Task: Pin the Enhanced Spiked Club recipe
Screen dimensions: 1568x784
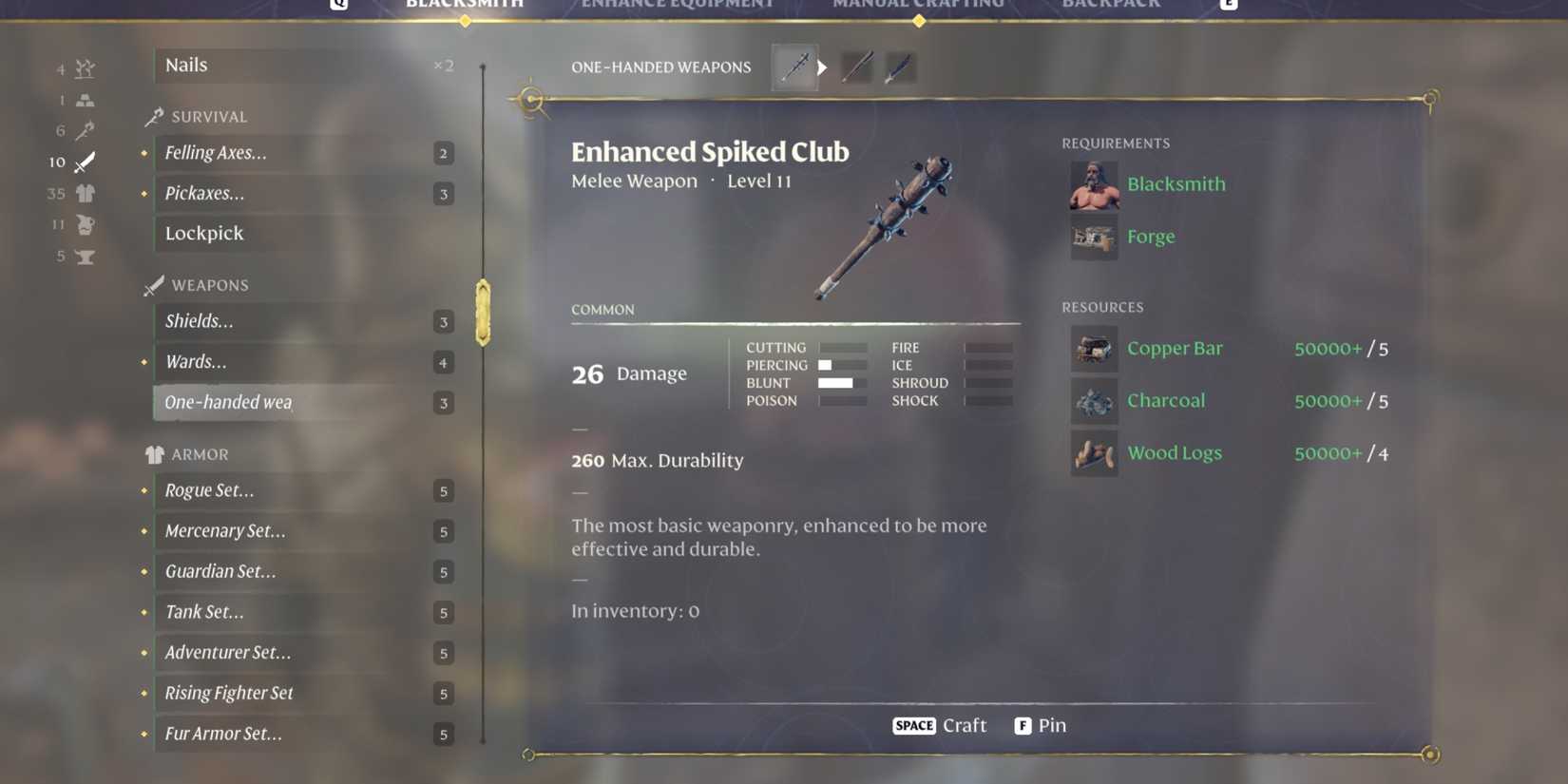Action: (1041, 725)
